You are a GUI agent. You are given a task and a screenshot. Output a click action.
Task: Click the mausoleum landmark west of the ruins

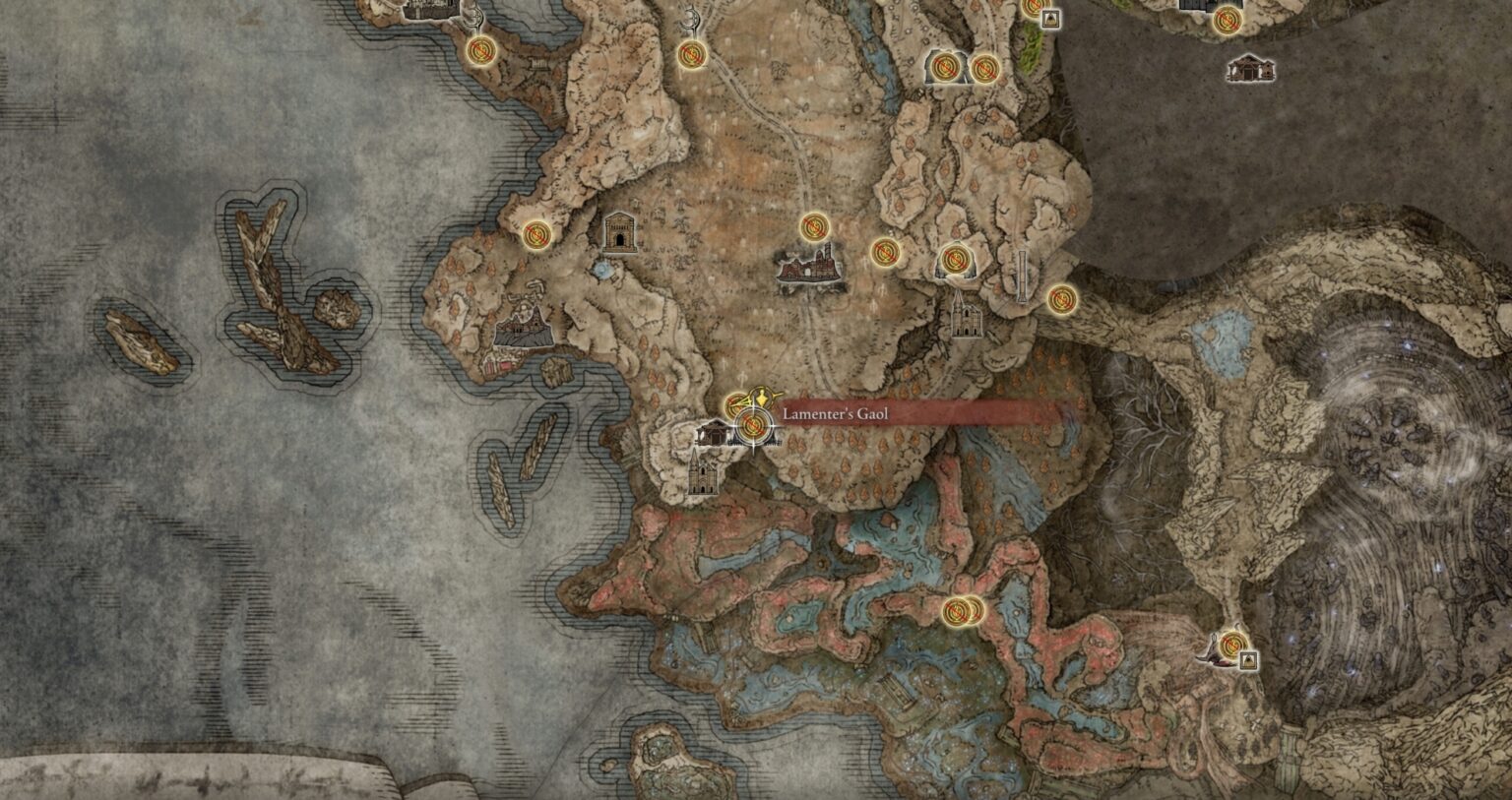(x=618, y=234)
